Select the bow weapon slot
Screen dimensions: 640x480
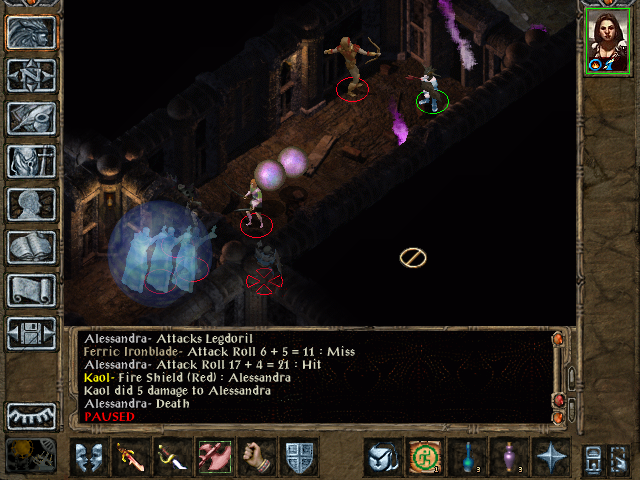point(214,457)
